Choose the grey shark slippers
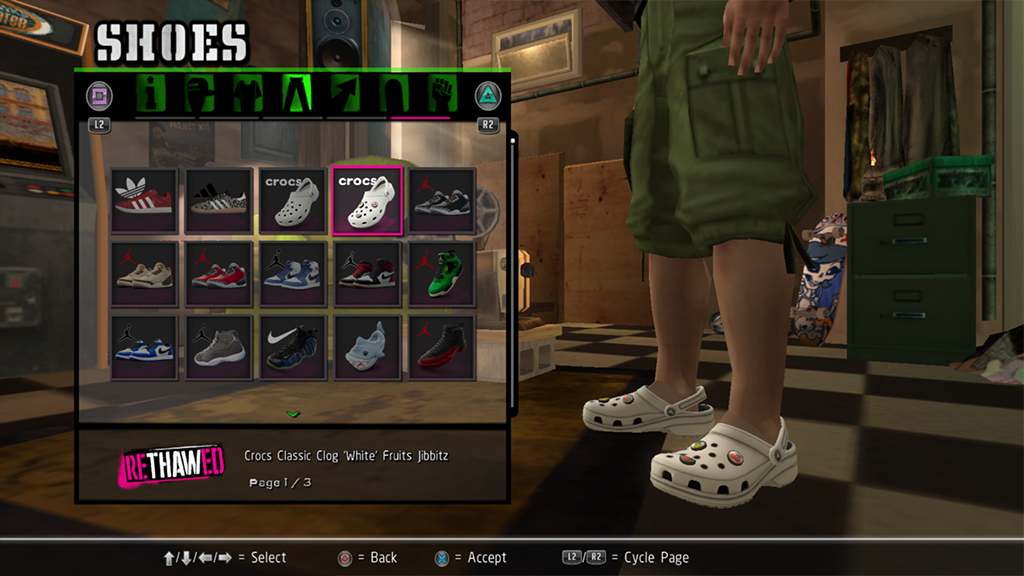The image size is (1024, 576). (367, 347)
